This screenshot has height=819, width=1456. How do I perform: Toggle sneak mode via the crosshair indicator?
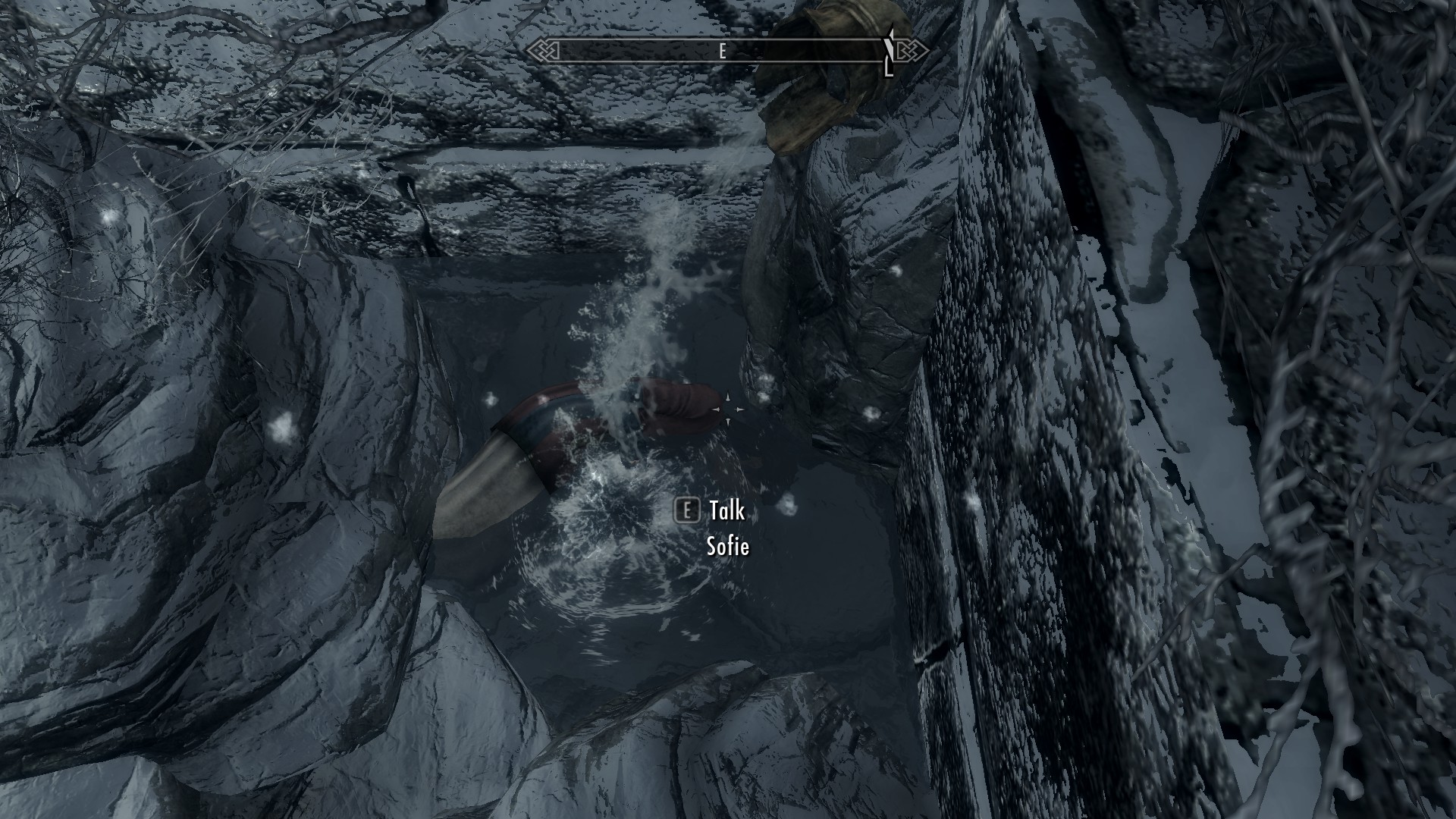point(728,409)
